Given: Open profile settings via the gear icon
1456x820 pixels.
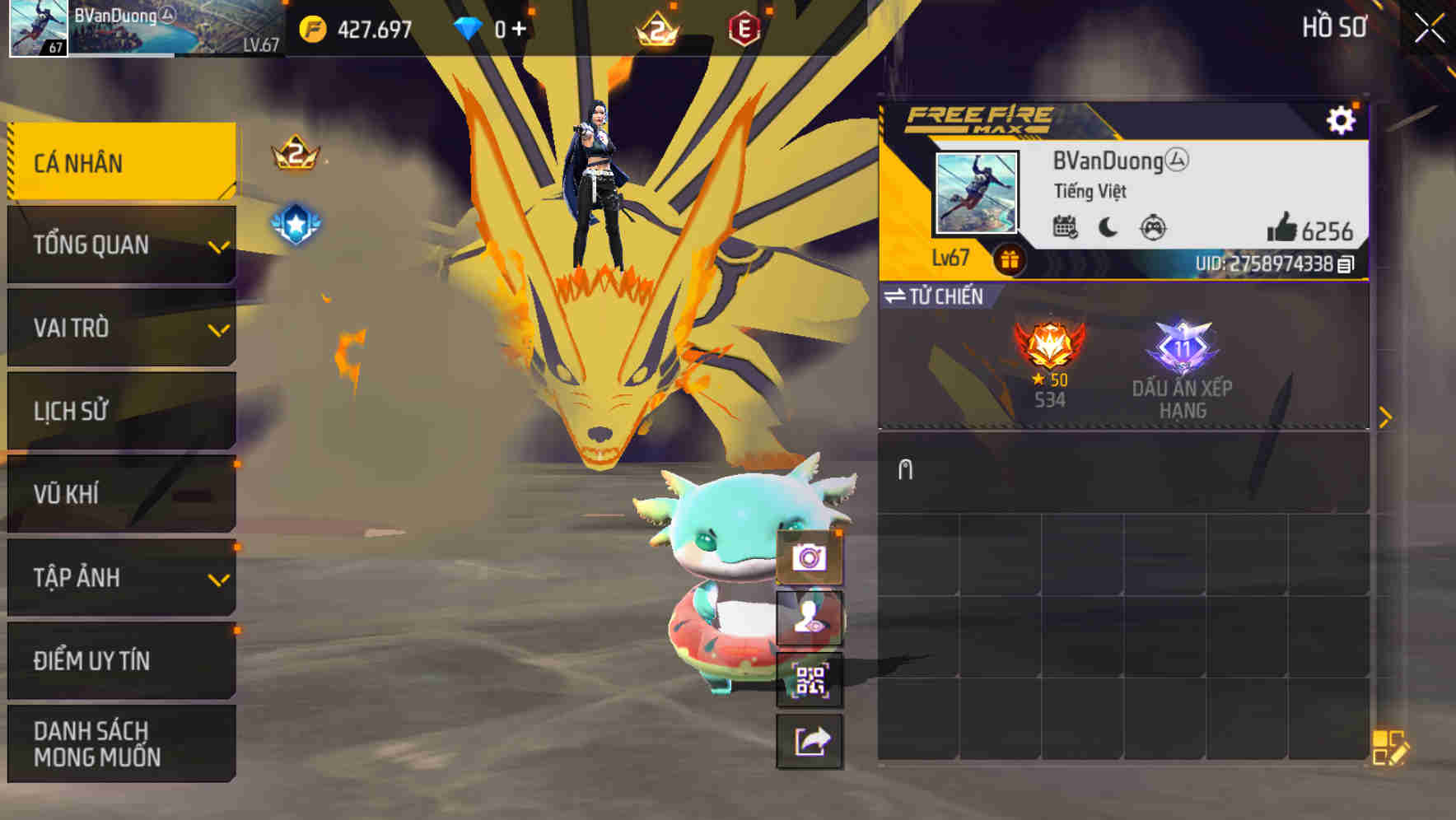Looking at the screenshot, I should (x=1342, y=119).
